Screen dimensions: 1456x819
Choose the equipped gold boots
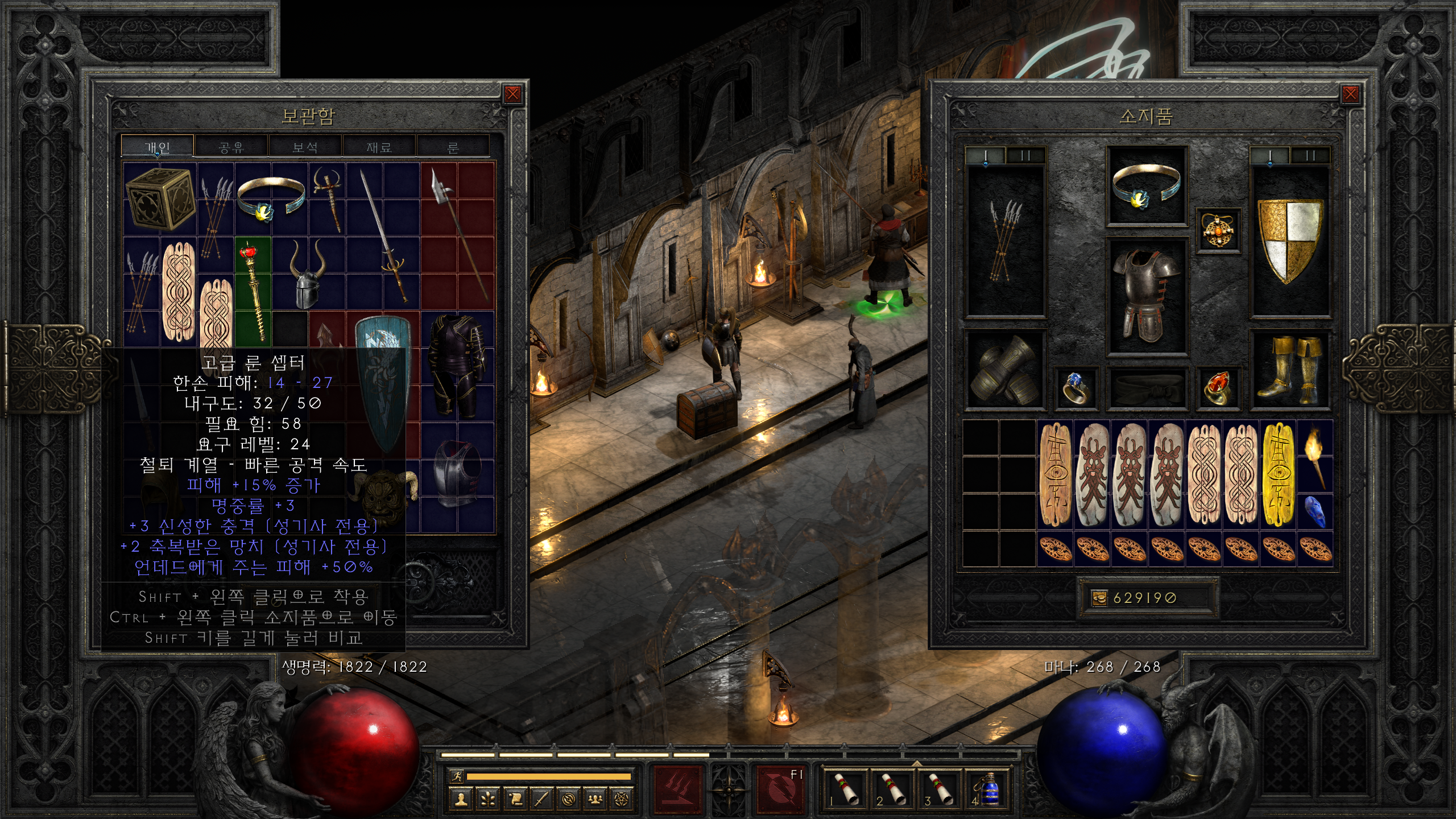click(1290, 369)
